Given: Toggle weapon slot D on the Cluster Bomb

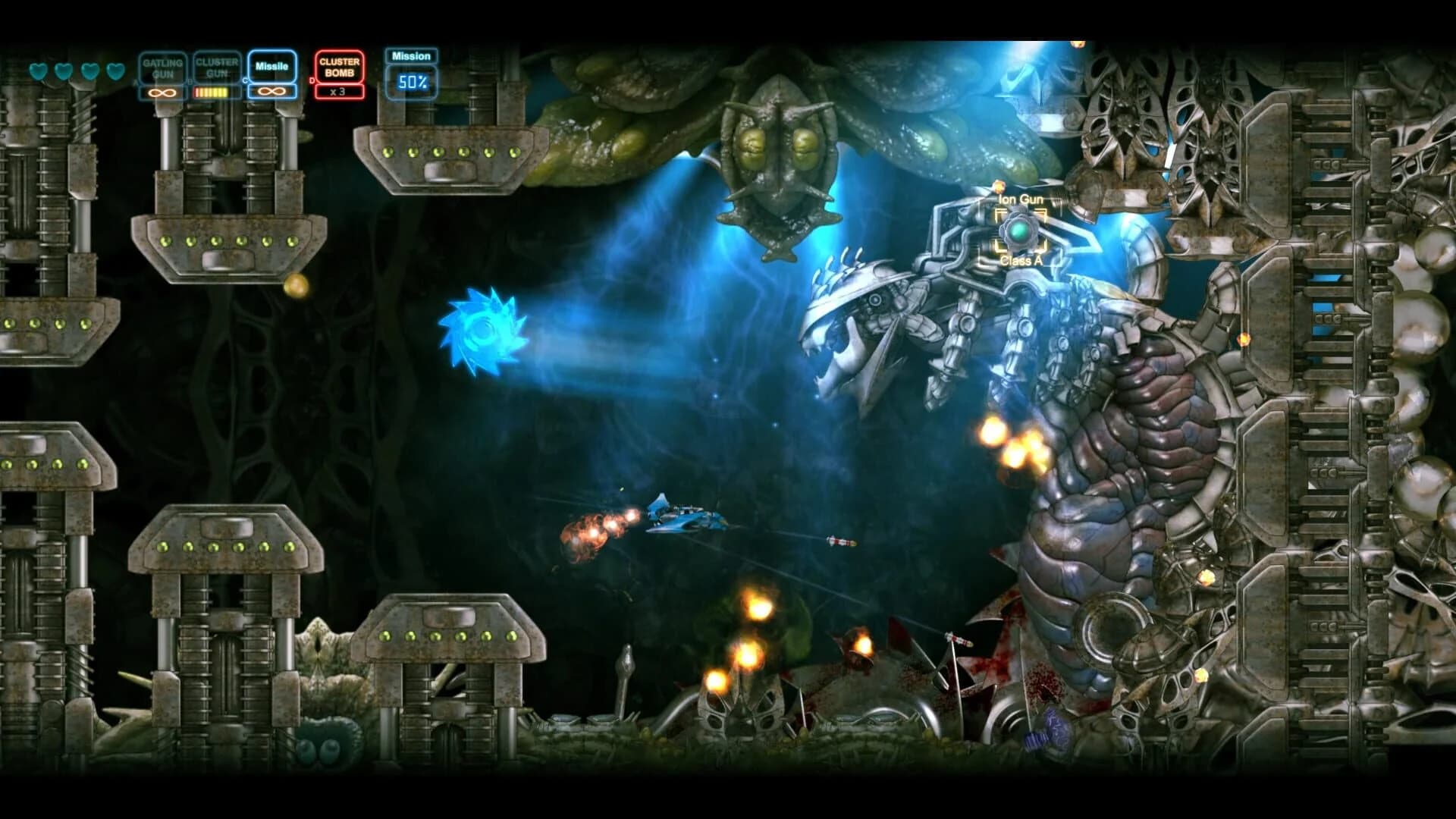Looking at the screenshot, I should point(312,80).
